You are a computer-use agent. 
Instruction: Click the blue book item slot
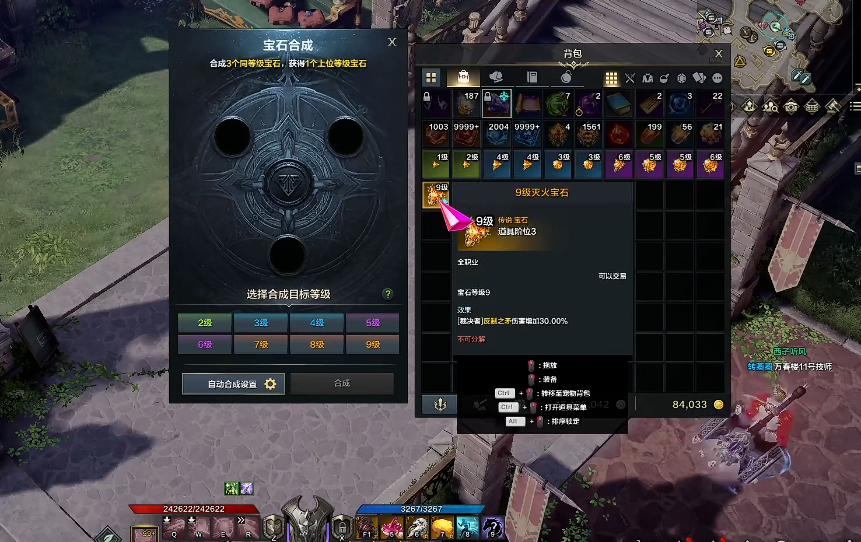(622, 105)
